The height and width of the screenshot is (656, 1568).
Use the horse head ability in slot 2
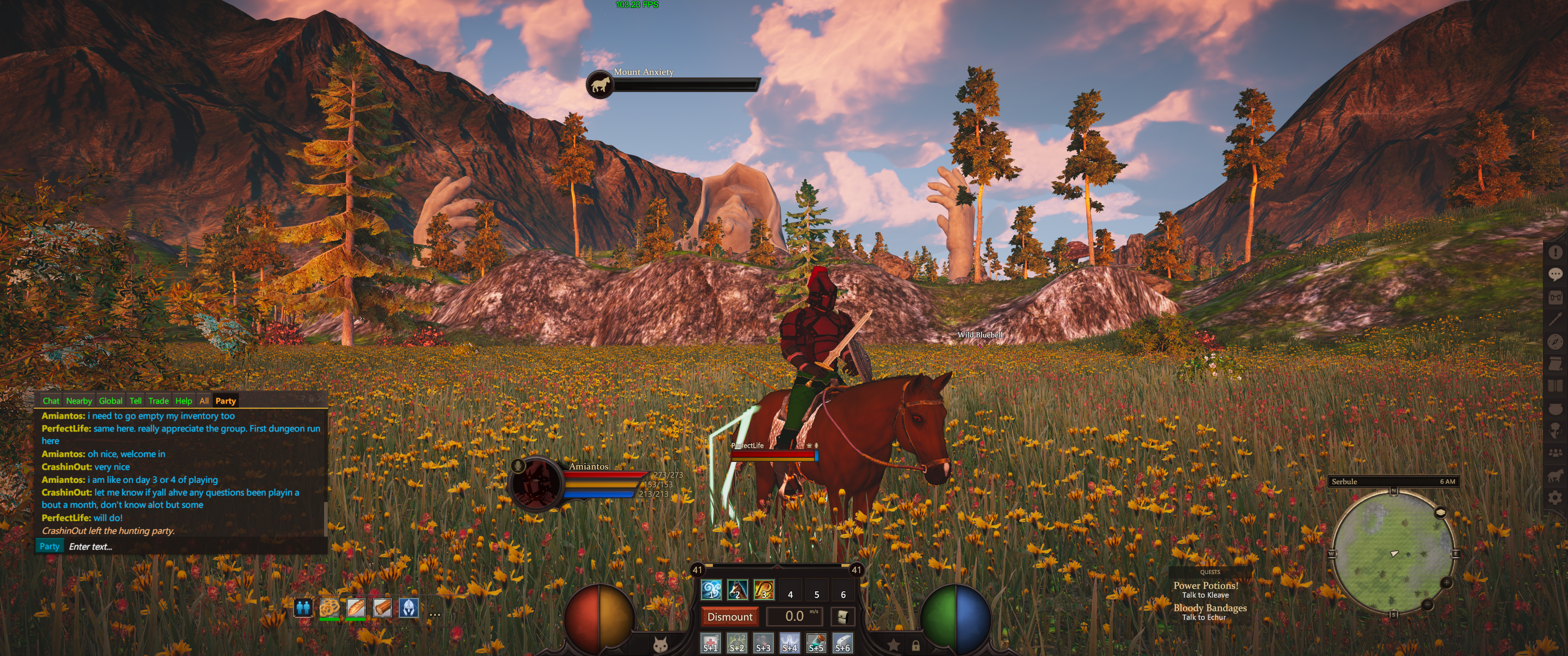pyautogui.click(x=737, y=589)
